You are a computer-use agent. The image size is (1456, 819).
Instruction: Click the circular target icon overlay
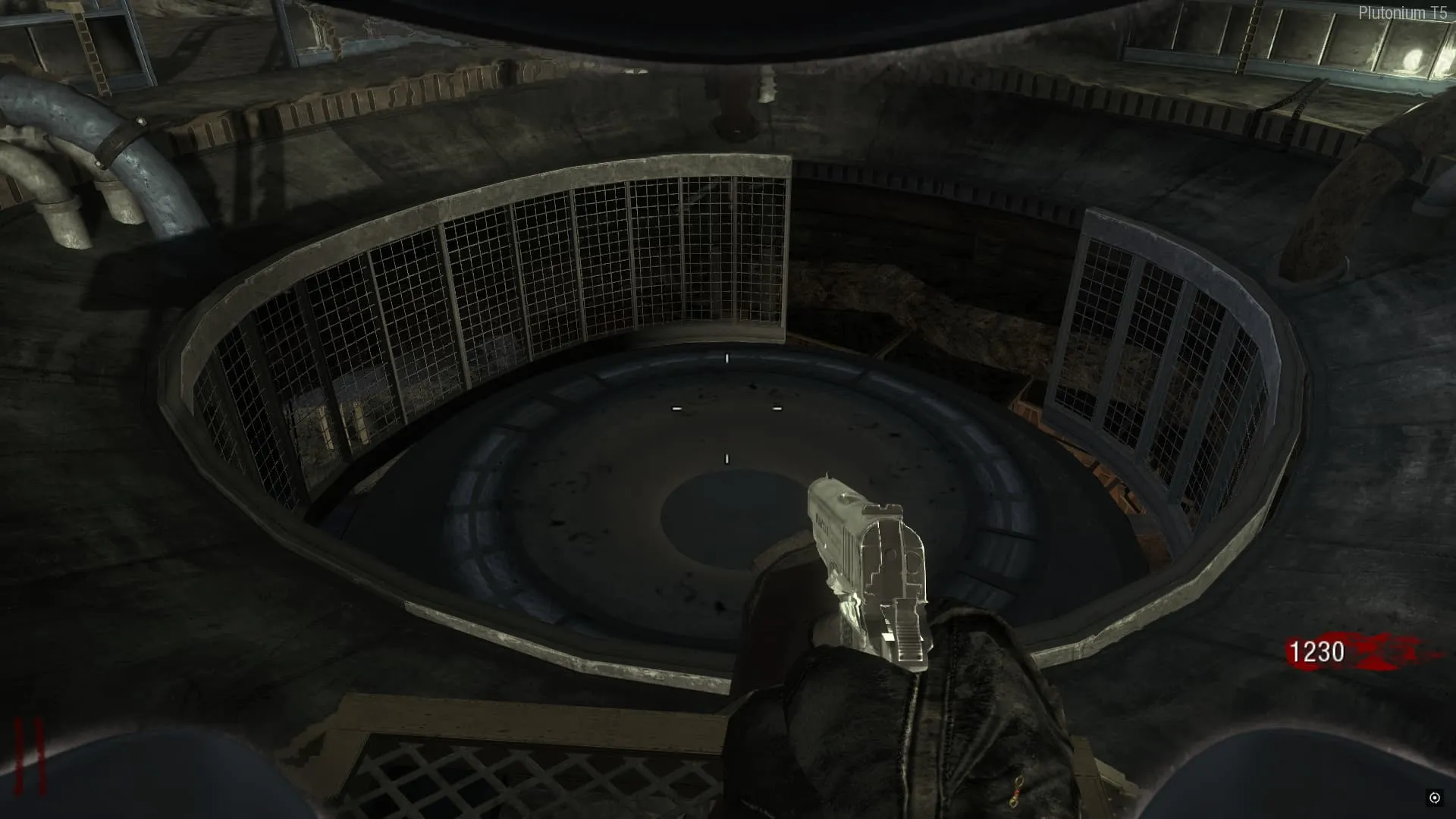pos(1434,798)
